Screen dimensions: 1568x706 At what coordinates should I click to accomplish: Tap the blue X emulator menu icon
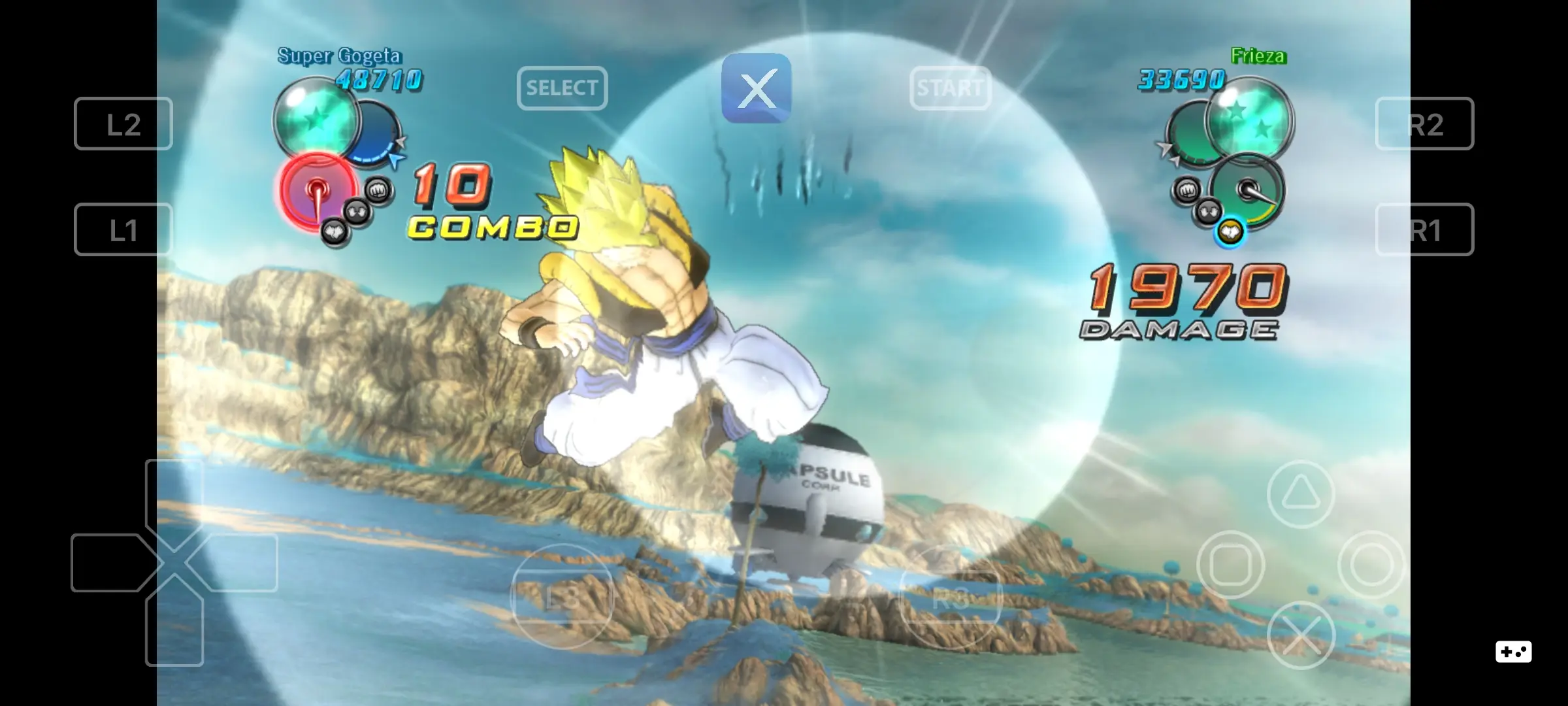[755, 90]
